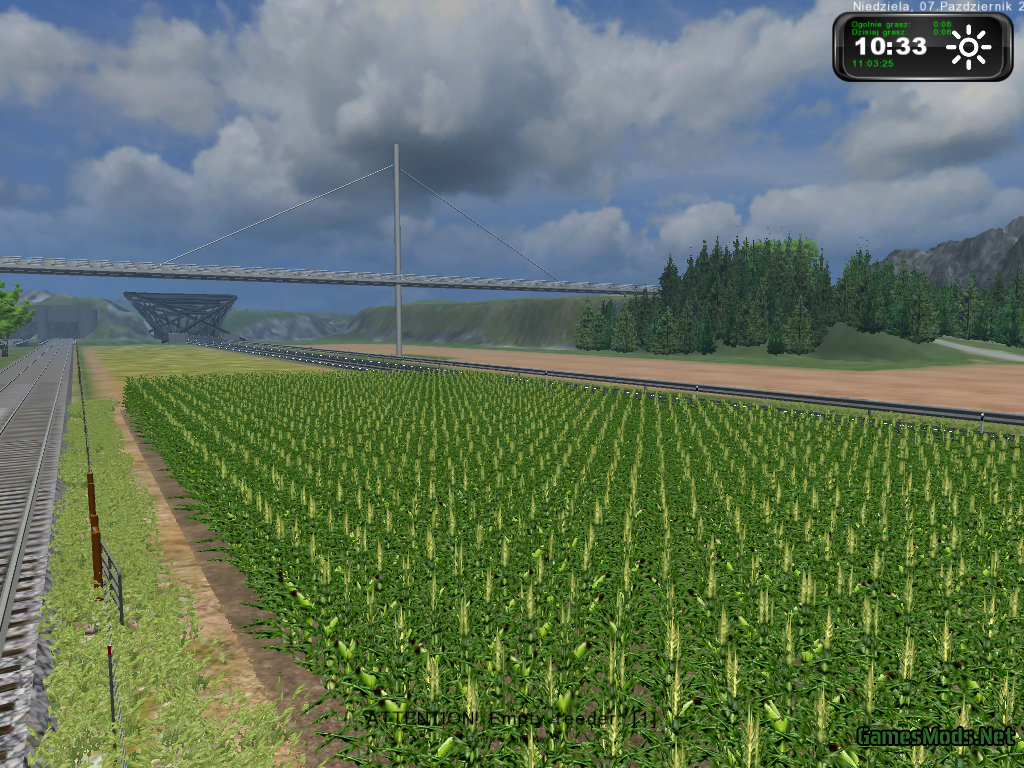Click the sun weather icon
This screenshot has height=768, width=1024.
point(968,47)
